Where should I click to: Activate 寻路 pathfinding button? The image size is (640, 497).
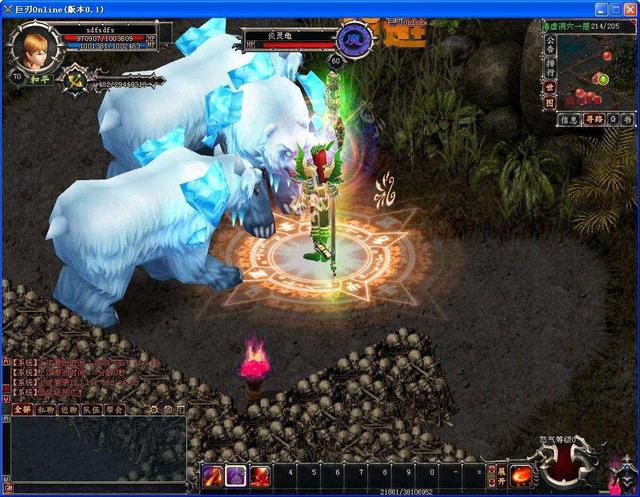(x=594, y=120)
